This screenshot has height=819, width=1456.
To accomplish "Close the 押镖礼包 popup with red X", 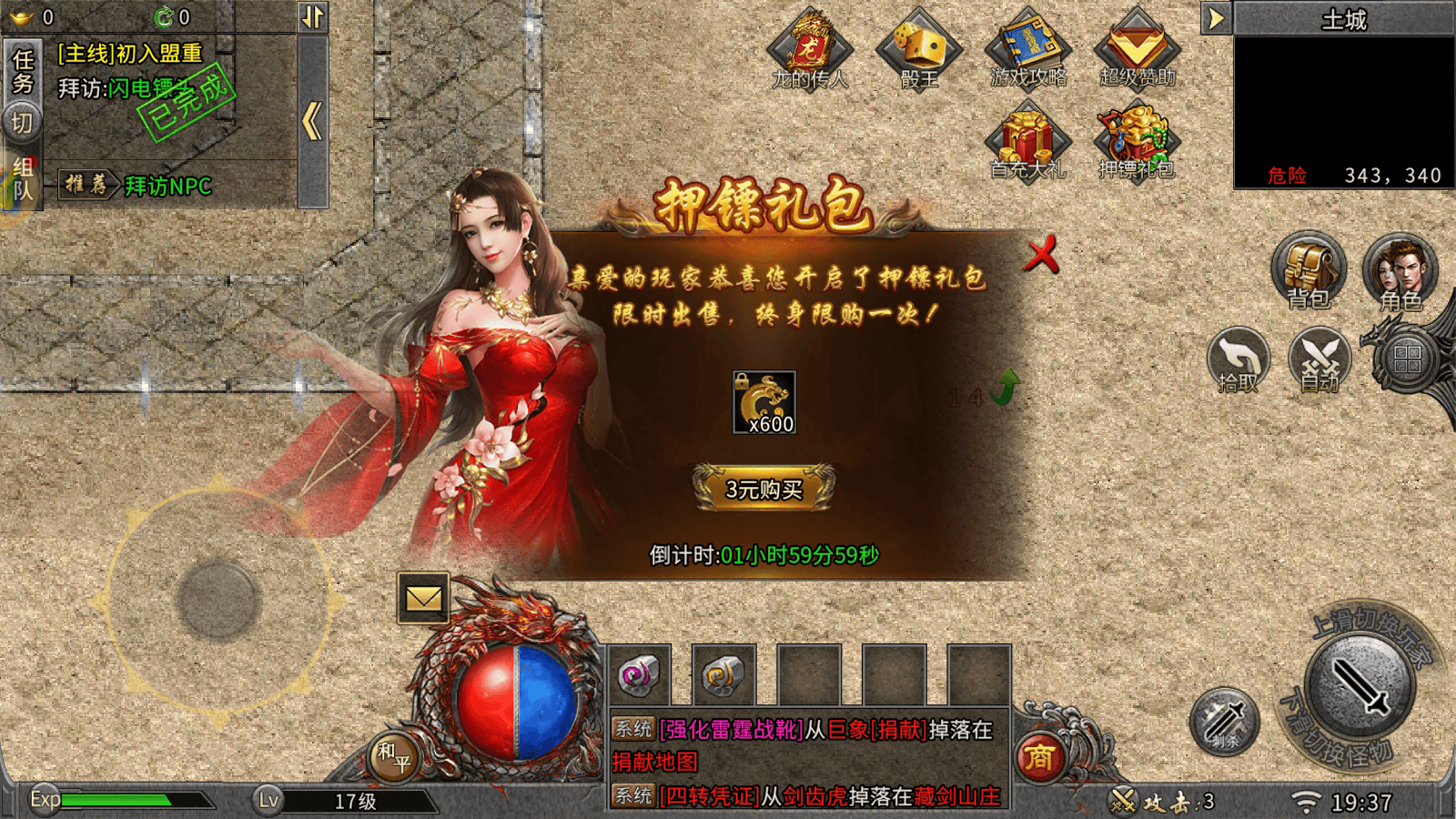I will click(1041, 255).
